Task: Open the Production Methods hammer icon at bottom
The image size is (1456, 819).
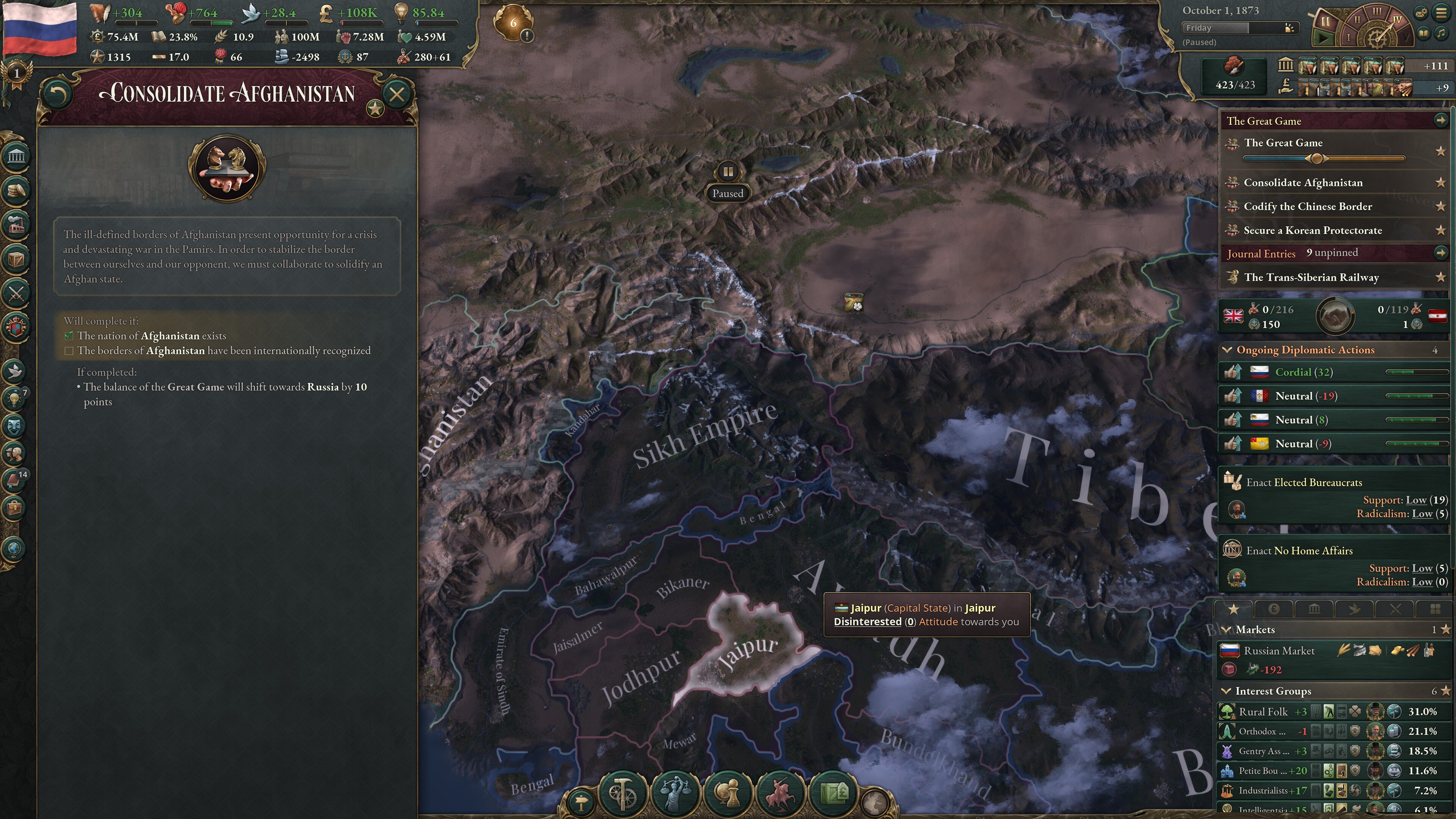Action: 623,793
